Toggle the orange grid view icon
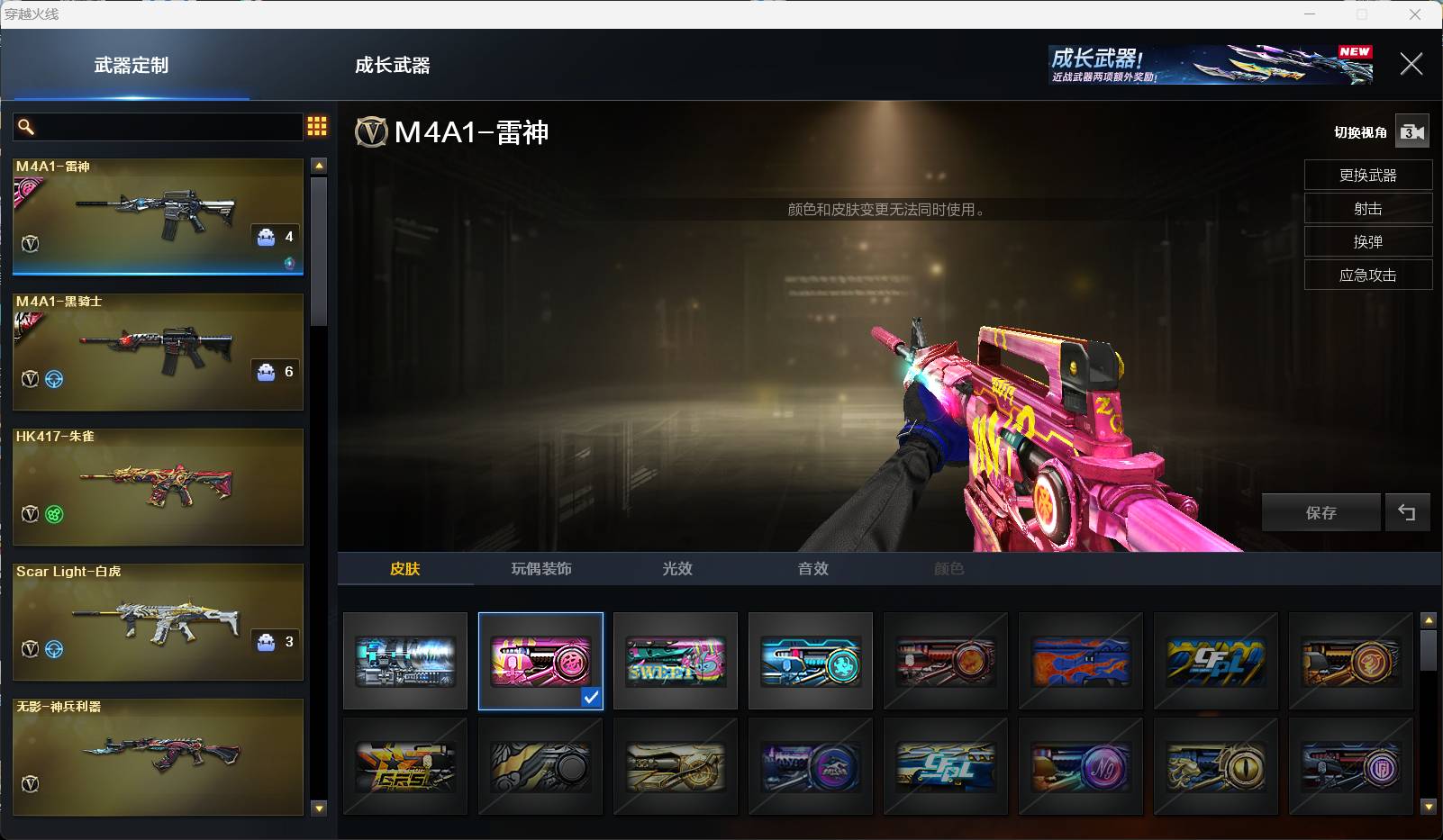 [317, 126]
